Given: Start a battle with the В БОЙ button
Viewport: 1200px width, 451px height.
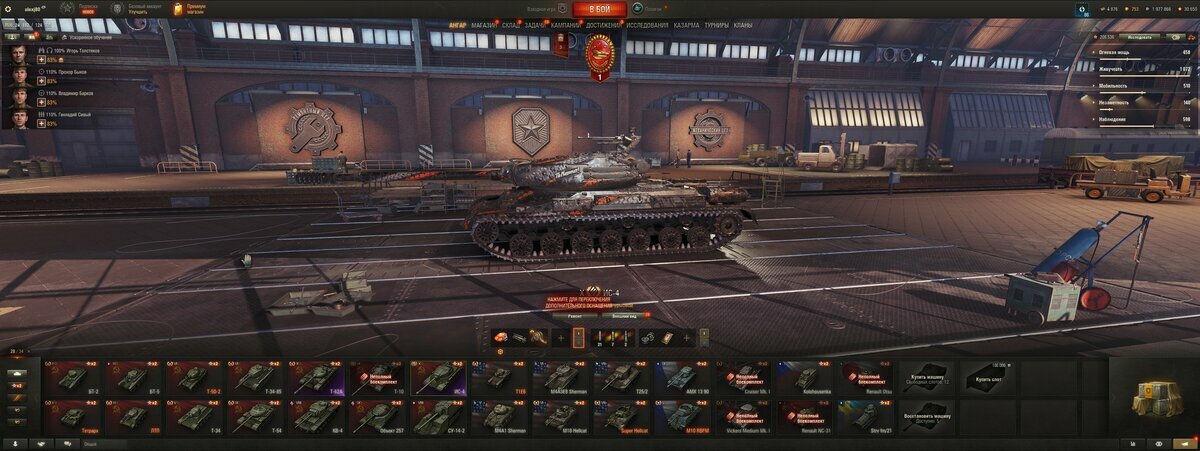Looking at the screenshot, I should [x=600, y=9].
